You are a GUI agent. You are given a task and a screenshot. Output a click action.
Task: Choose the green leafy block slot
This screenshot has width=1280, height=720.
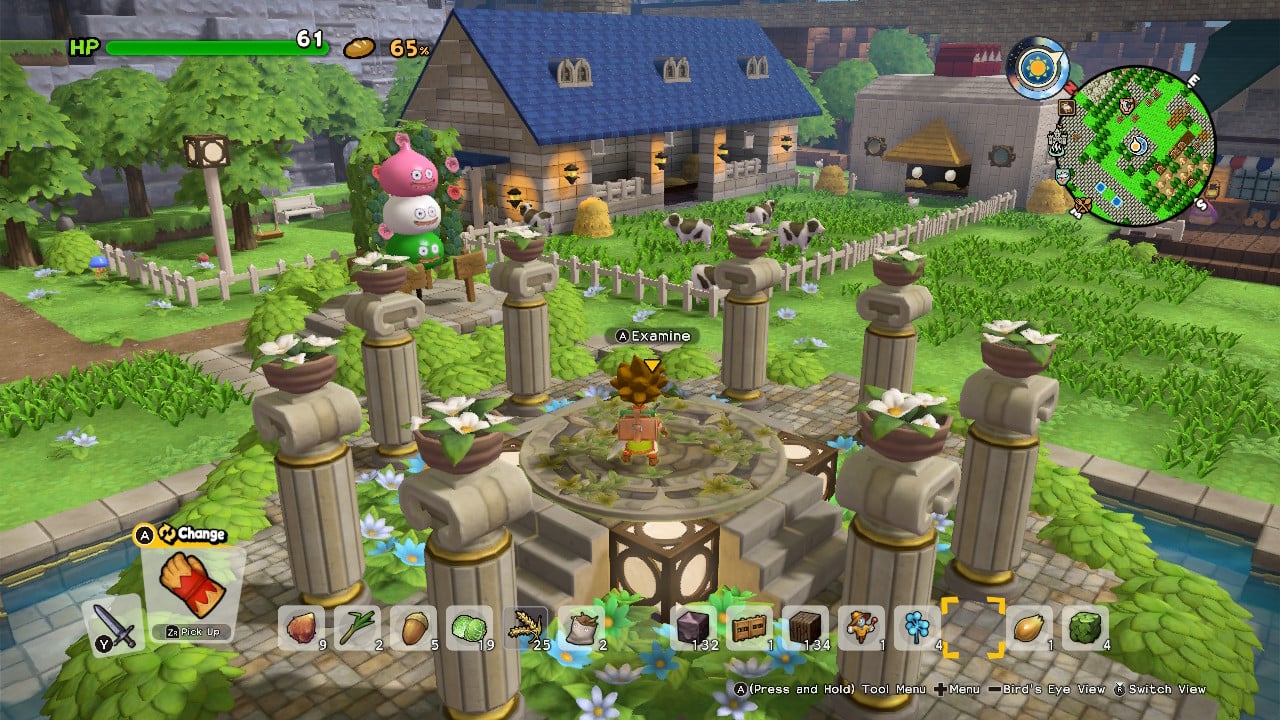pos(1086,628)
